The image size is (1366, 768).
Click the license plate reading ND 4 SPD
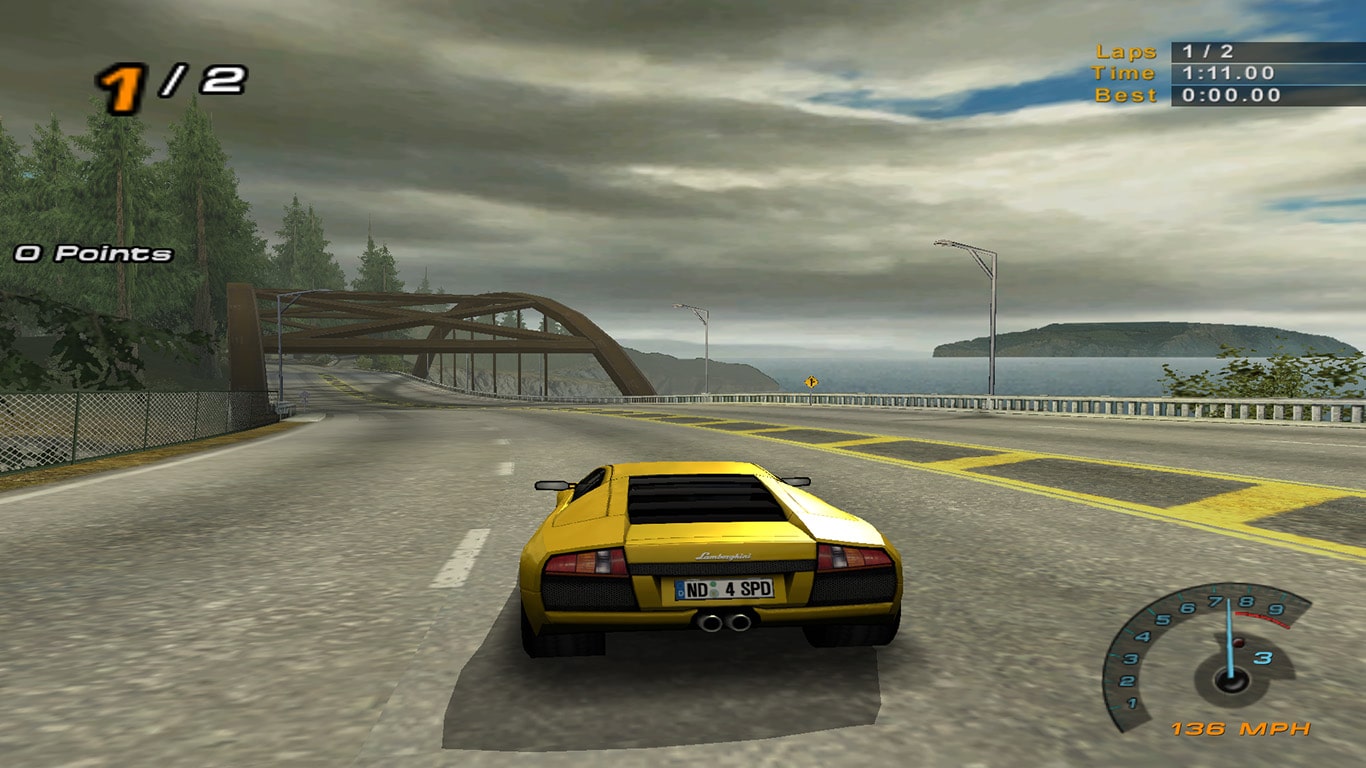(x=724, y=590)
